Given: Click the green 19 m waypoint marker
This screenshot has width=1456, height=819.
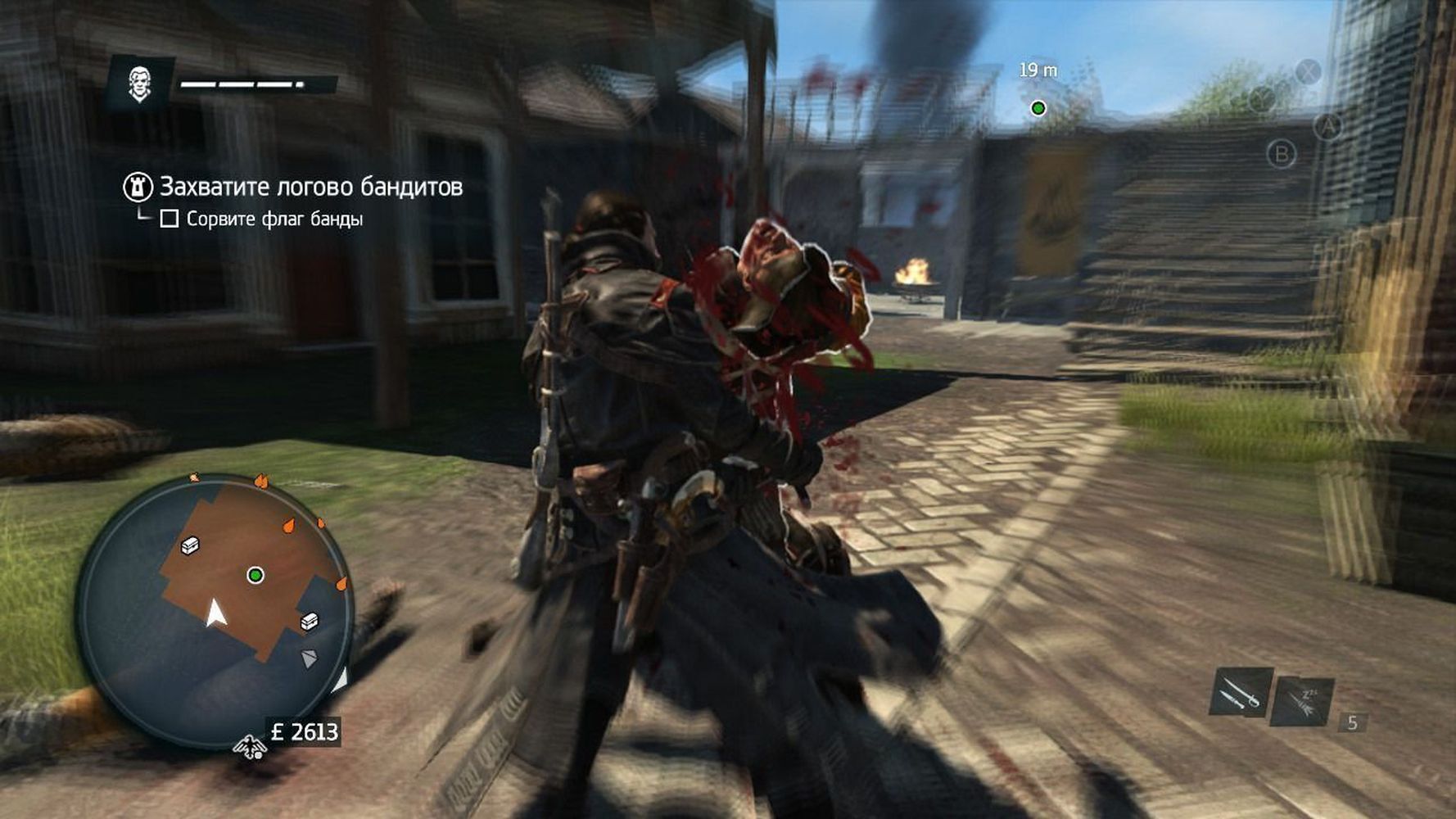Looking at the screenshot, I should click(x=1038, y=108).
